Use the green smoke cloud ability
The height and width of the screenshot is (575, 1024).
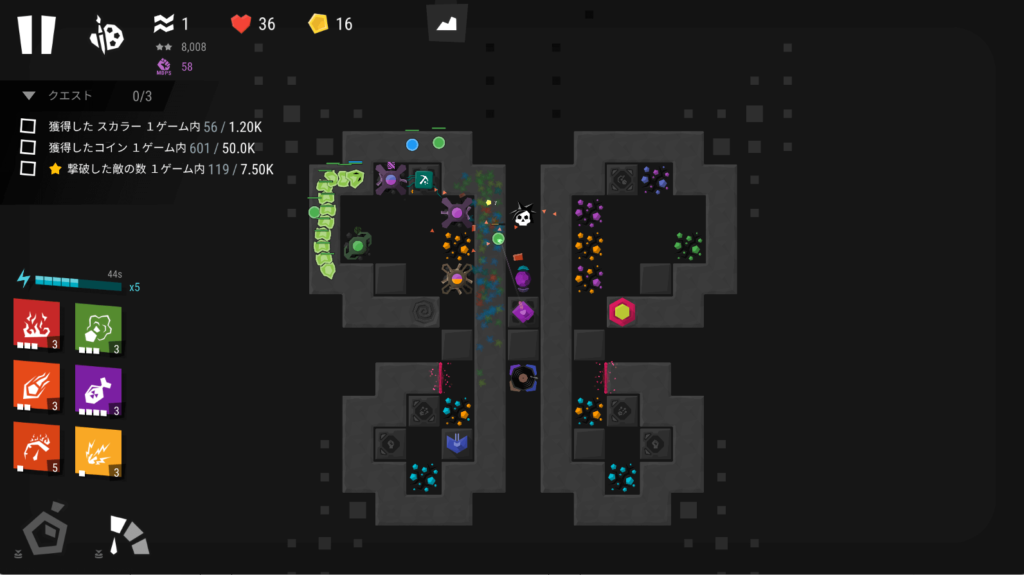98,324
